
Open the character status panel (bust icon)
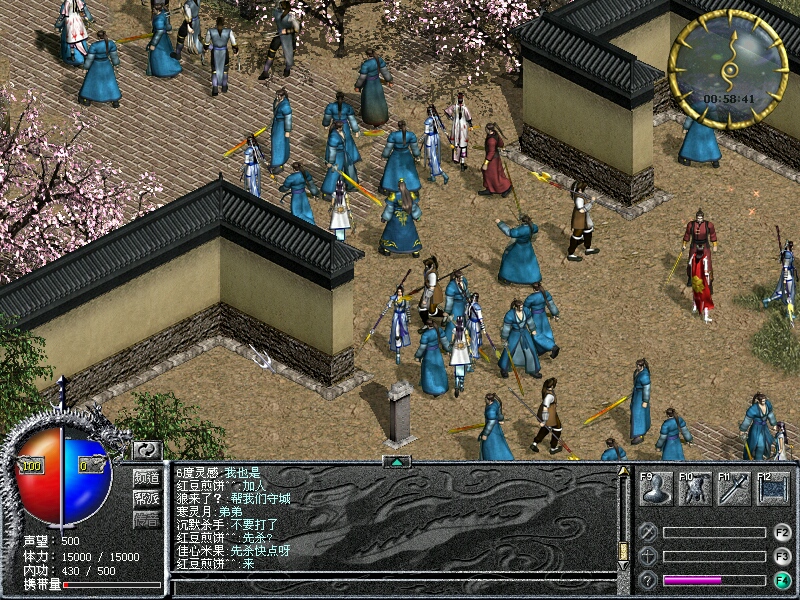[655, 489]
